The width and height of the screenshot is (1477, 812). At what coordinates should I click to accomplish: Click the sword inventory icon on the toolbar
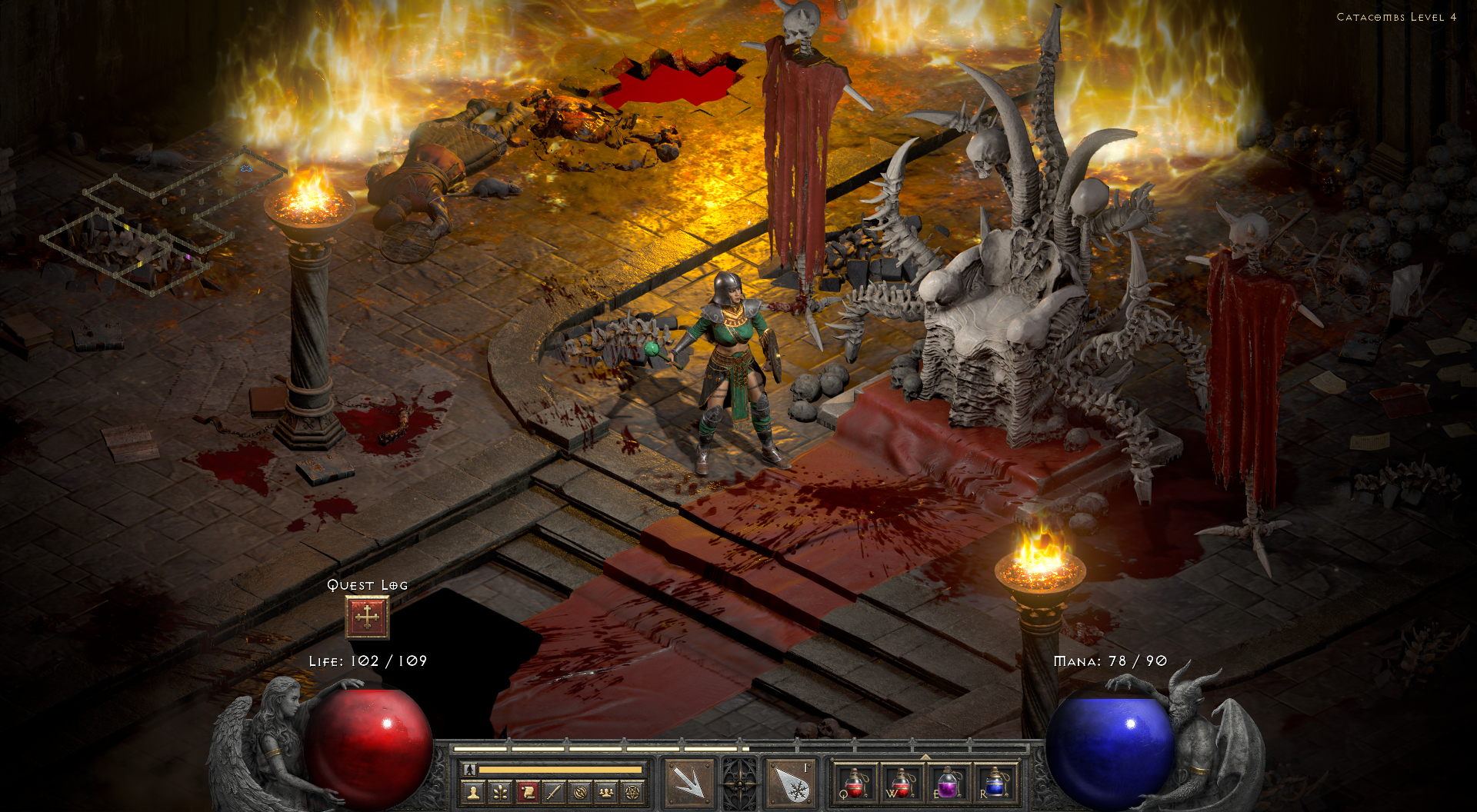pos(555,791)
